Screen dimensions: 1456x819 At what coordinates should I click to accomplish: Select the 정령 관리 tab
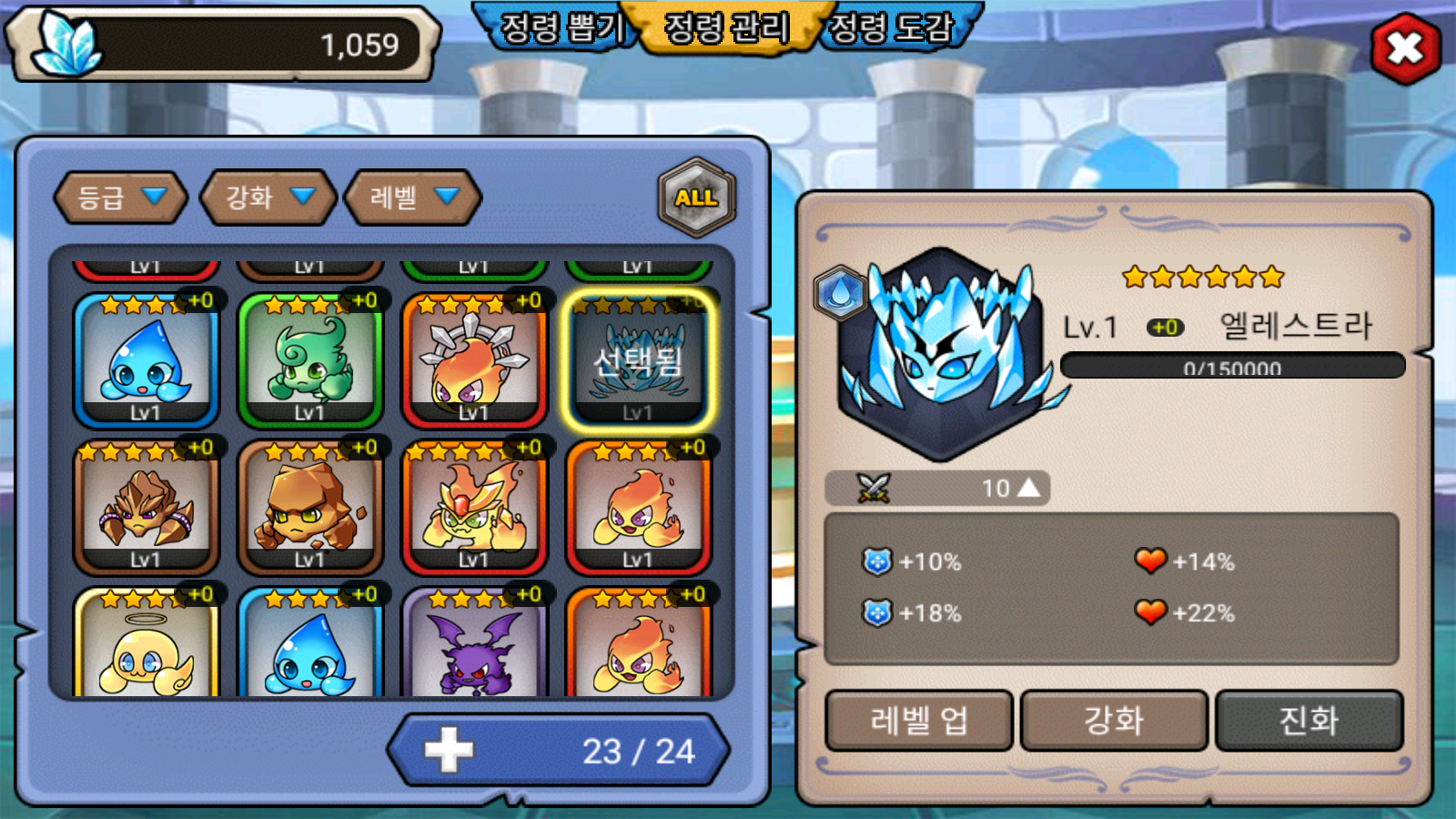coord(726,27)
